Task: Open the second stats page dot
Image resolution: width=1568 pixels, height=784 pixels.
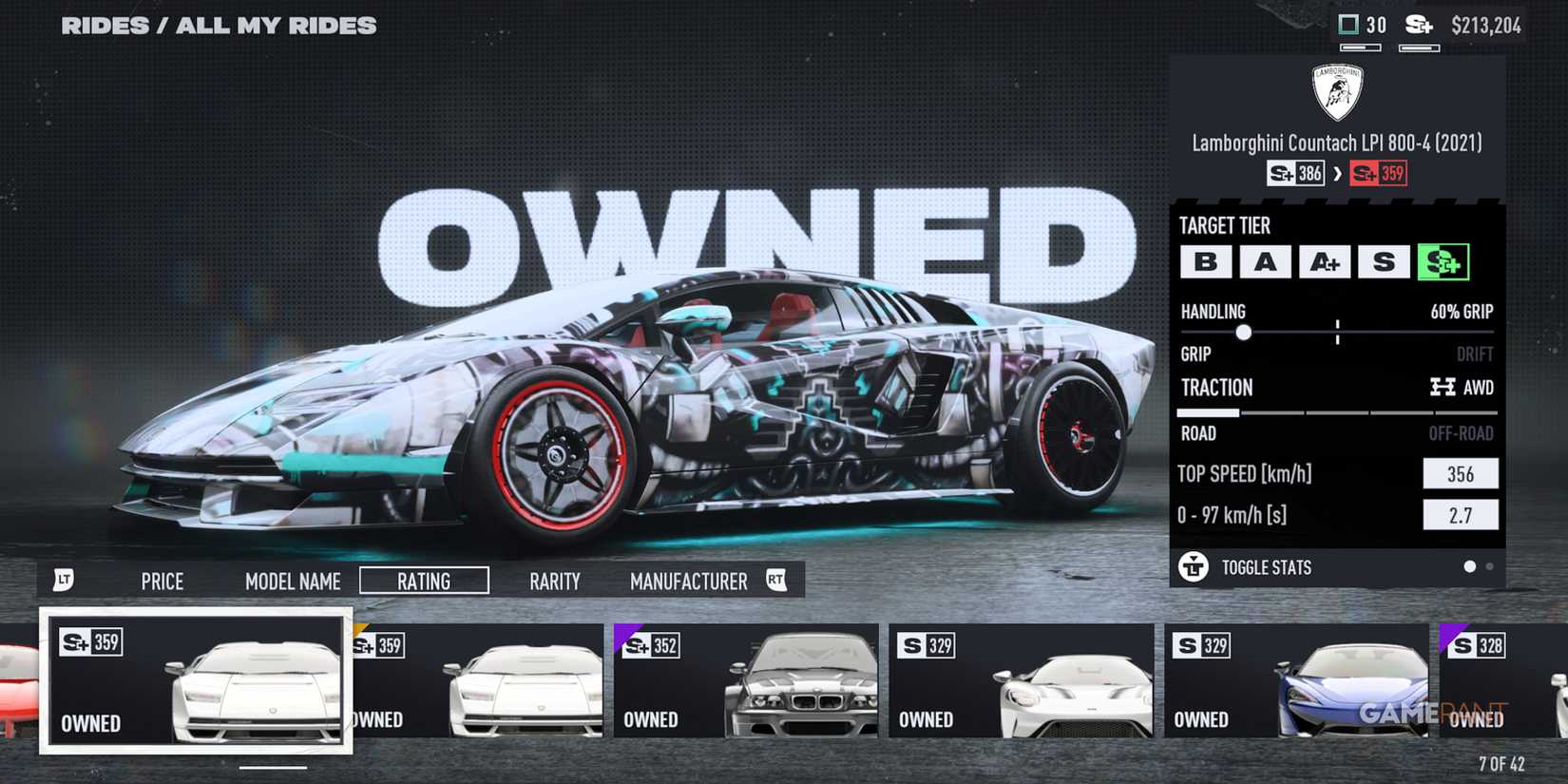Action: pyautogui.click(x=1488, y=567)
